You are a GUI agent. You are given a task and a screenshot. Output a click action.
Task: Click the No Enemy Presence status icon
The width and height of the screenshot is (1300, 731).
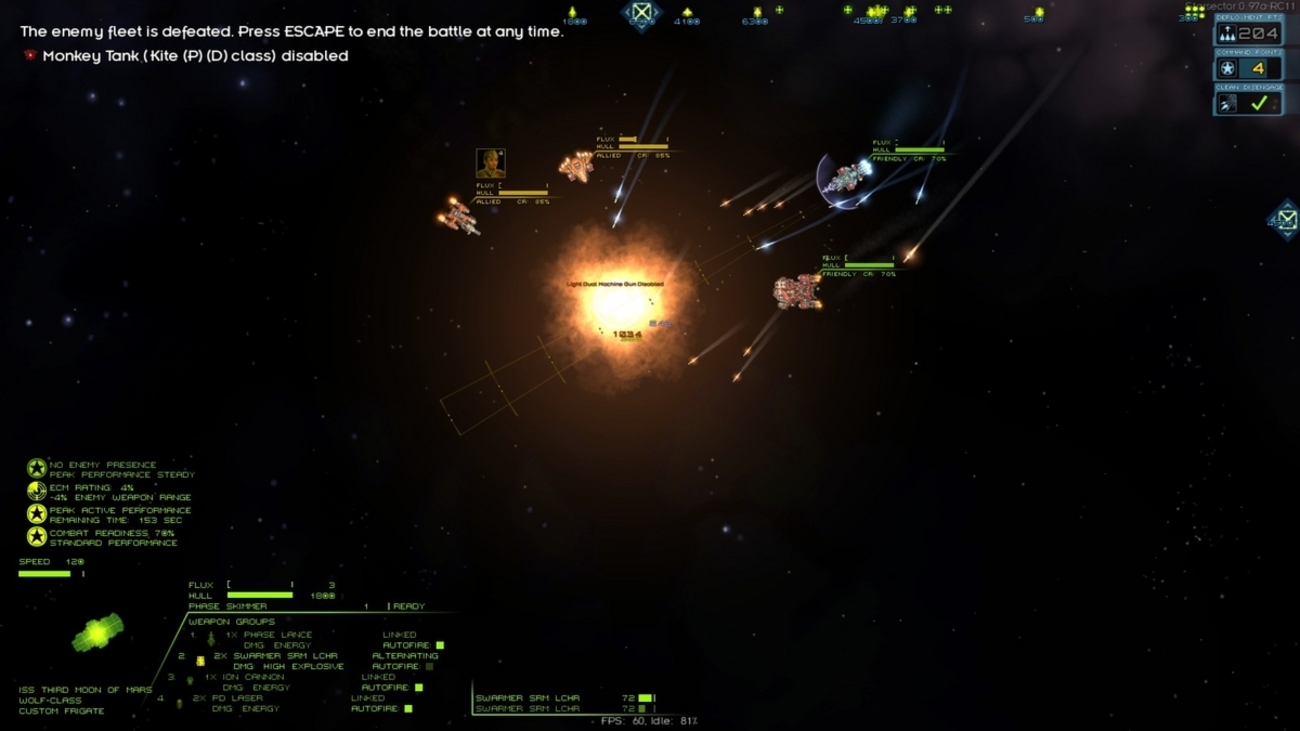(x=37, y=468)
